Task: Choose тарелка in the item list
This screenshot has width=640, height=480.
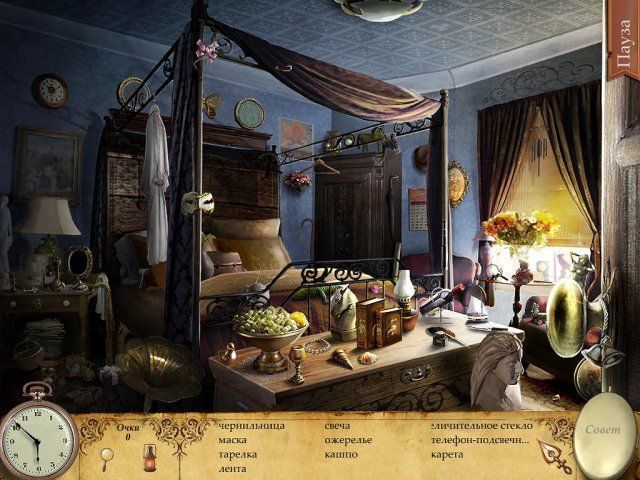Action: click(x=237, y=454)
